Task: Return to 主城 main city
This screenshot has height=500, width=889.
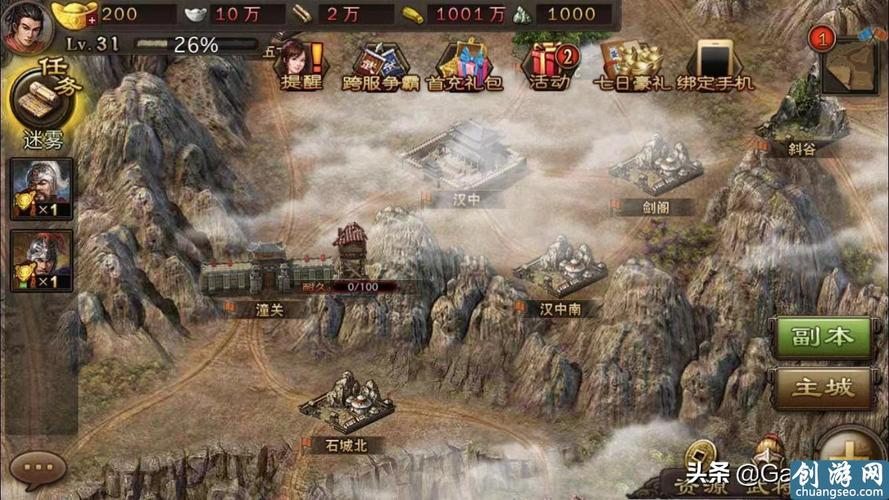Action: (815, 387)
